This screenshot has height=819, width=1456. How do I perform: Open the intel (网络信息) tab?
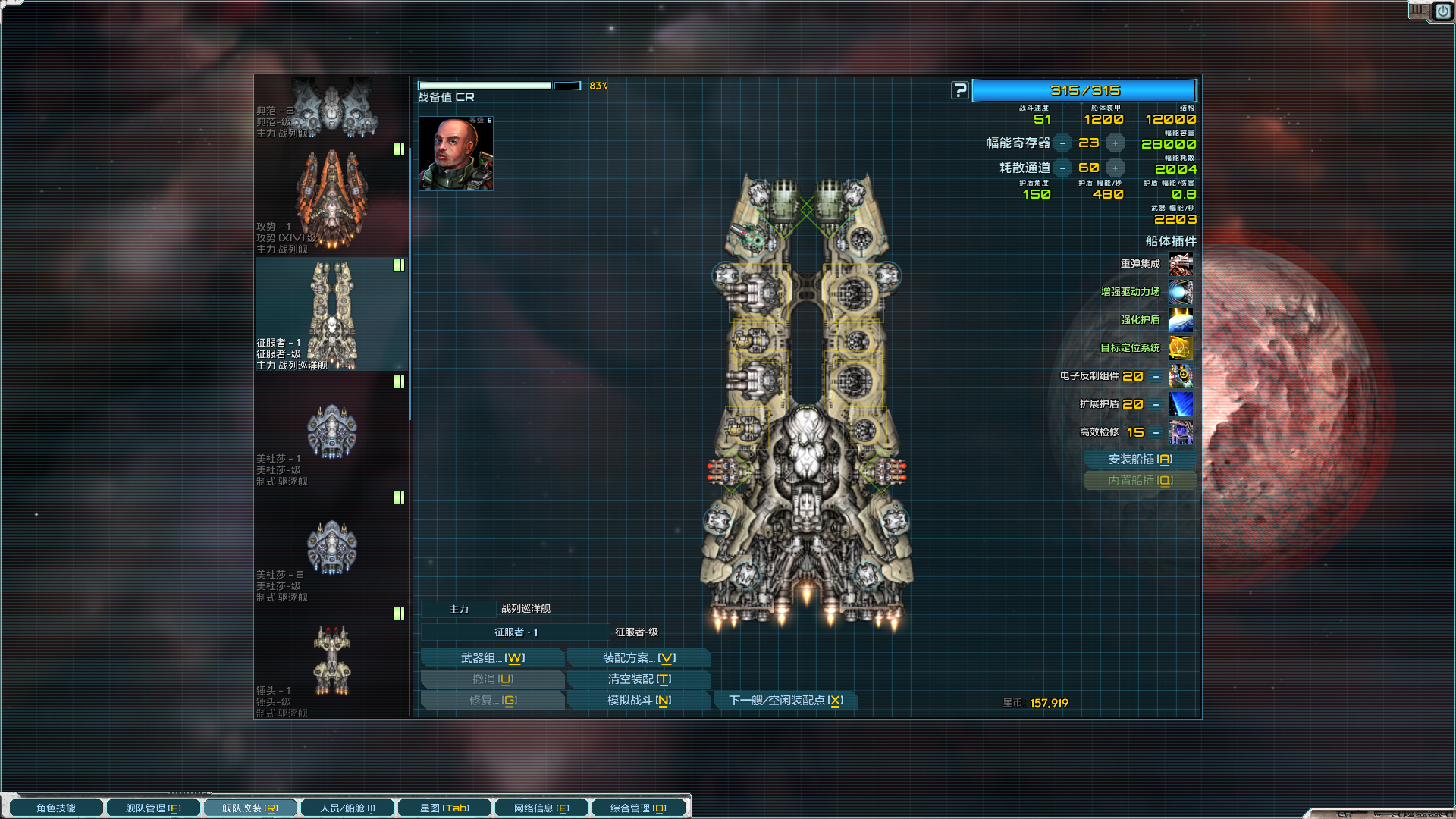541,808
